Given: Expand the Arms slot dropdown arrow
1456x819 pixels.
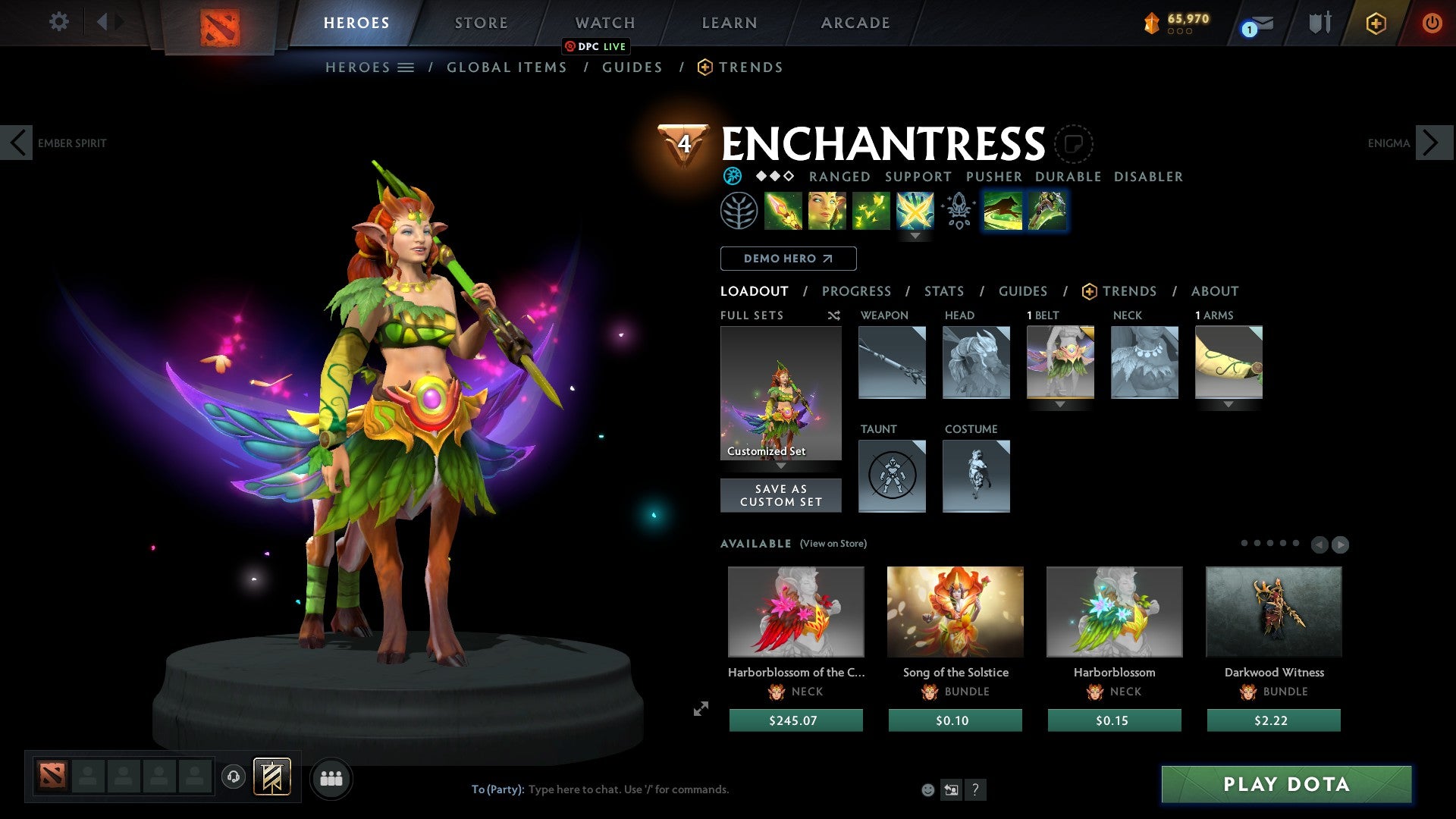Looking at the screenshot, I should click(x=1228, y=405).
